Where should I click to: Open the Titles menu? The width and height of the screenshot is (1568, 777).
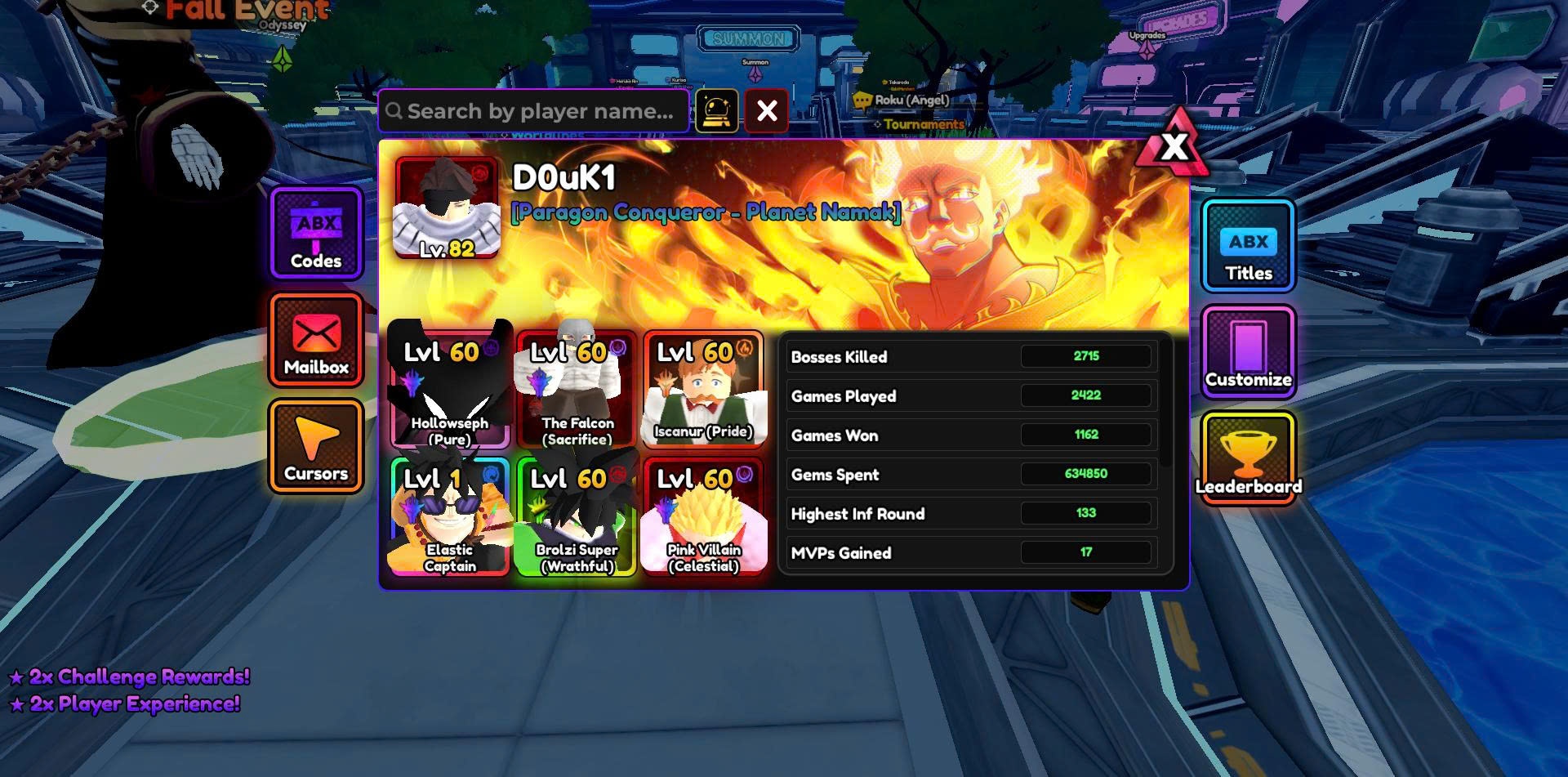pos(1248,246)
